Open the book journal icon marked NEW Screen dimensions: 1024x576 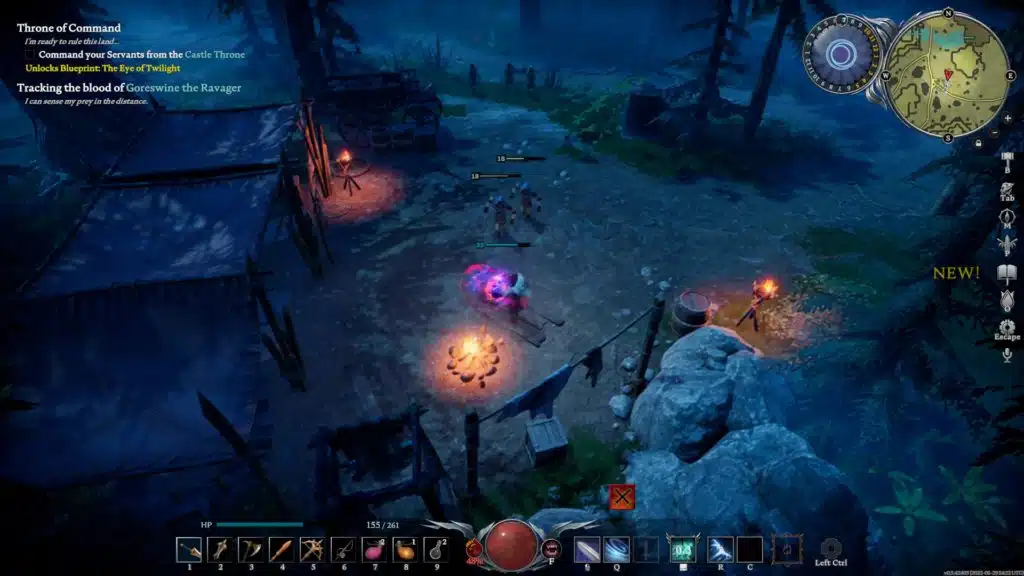coord(1007,273)
